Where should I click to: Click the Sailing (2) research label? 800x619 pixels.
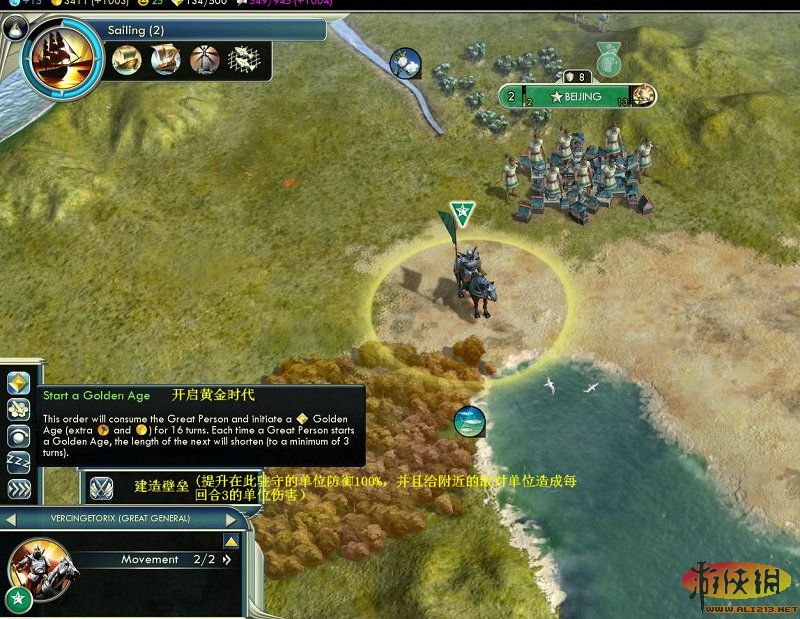tap(135, 31)
